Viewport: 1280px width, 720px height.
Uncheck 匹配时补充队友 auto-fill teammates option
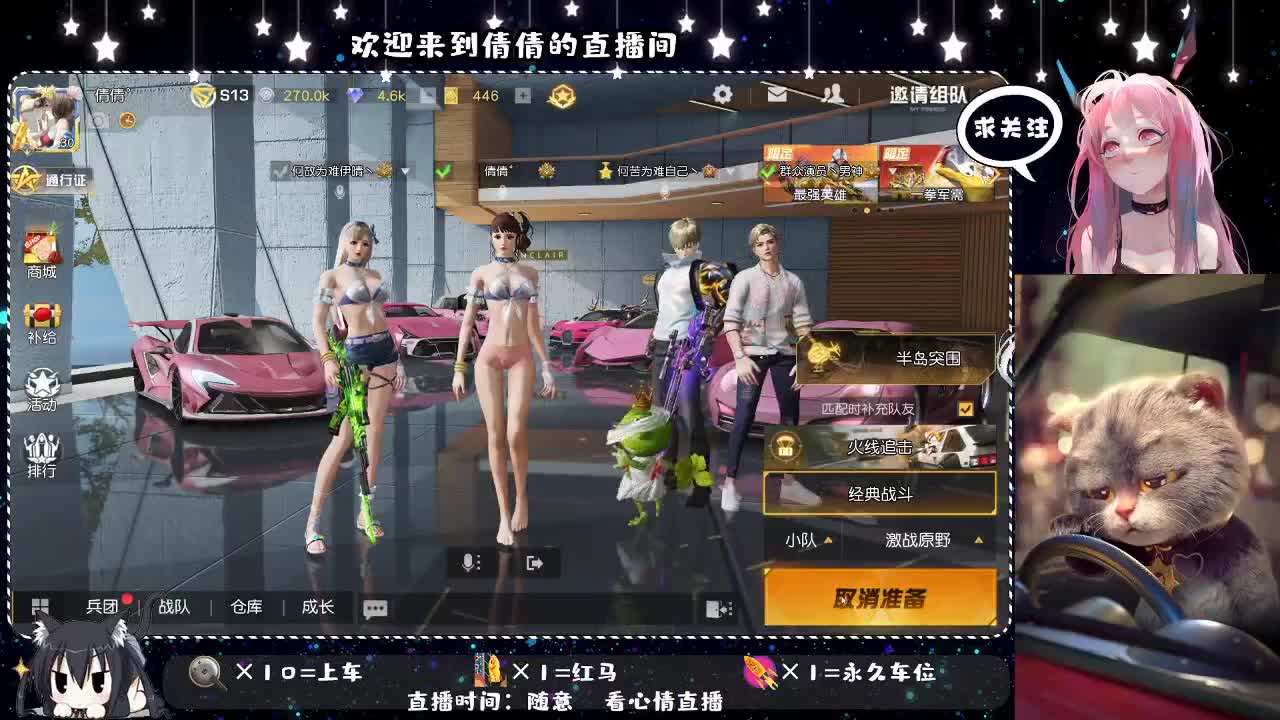[x=966, y=408]
